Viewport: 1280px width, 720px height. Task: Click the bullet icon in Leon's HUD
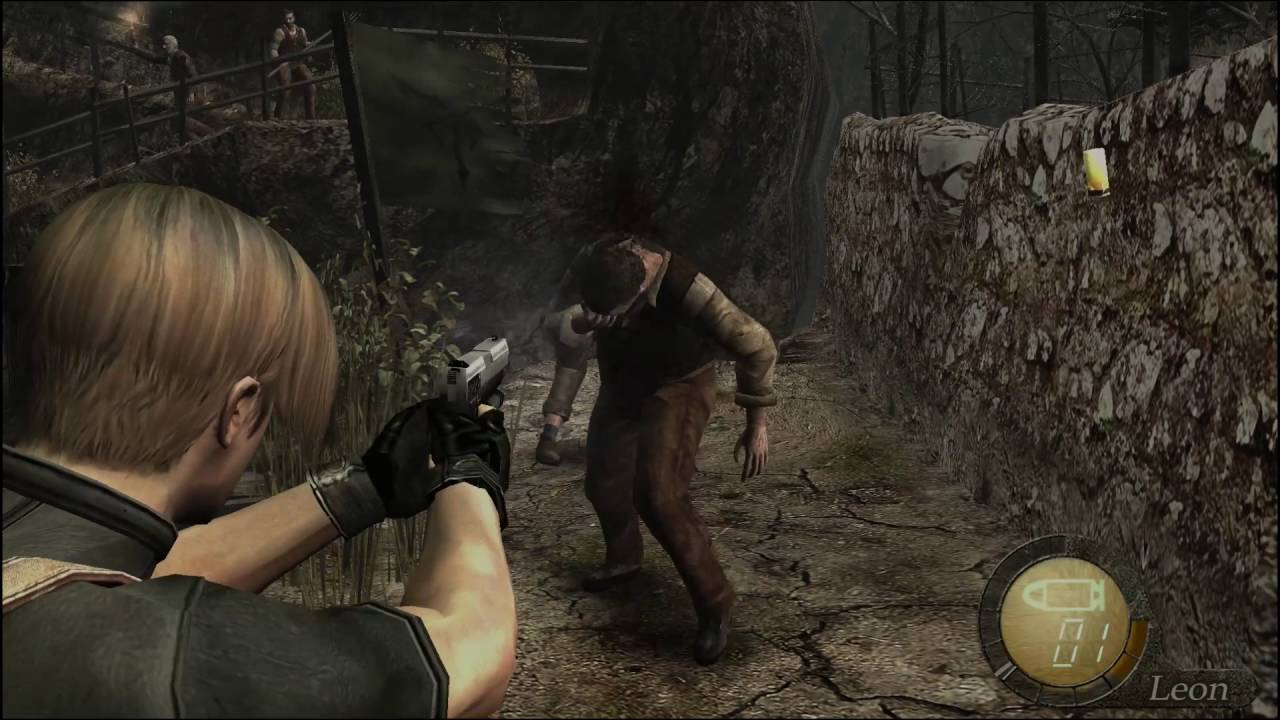pos(1066,597)
